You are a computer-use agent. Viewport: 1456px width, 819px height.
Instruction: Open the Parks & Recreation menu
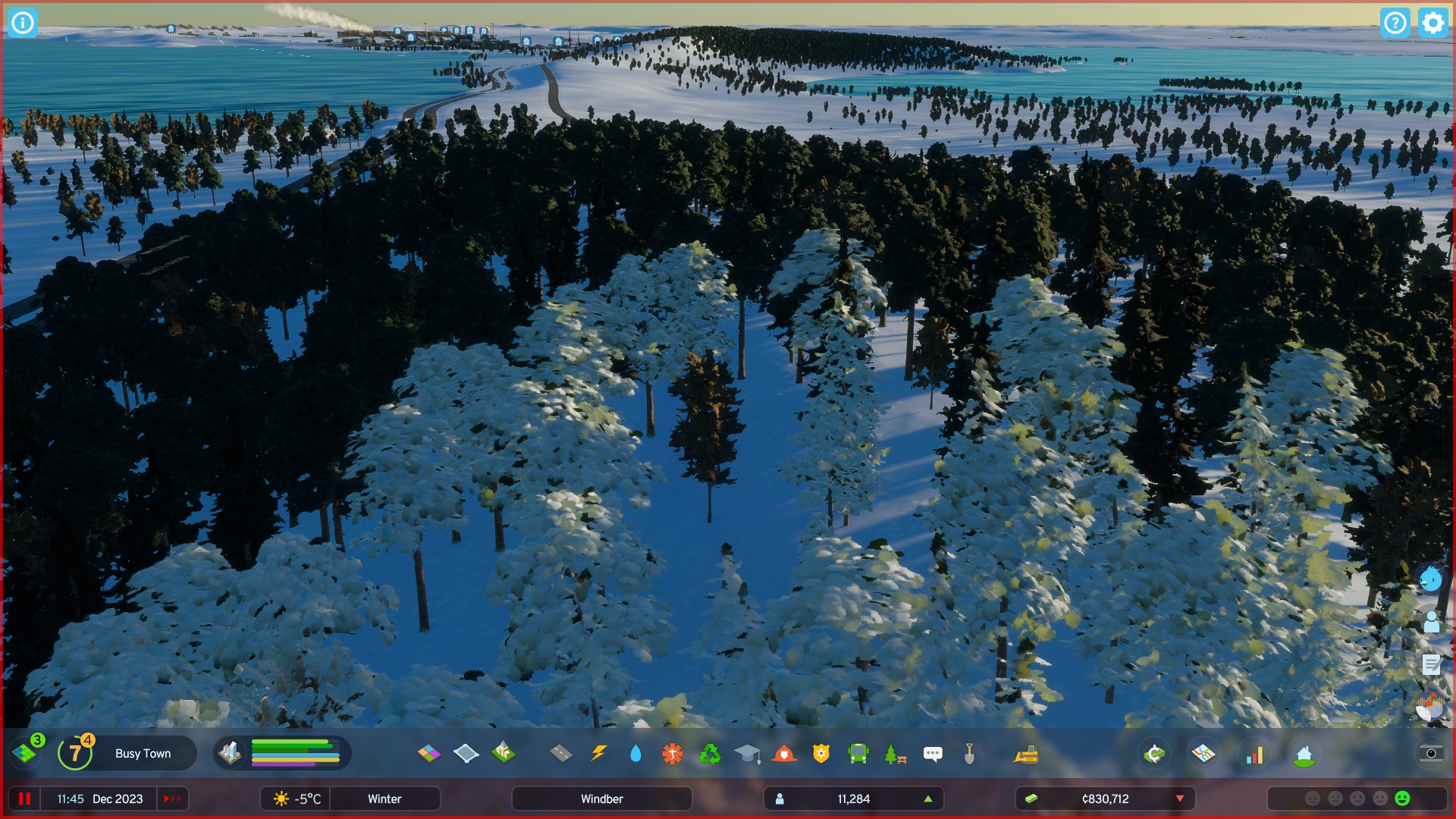pyautogui.click(x=895, y=753)
